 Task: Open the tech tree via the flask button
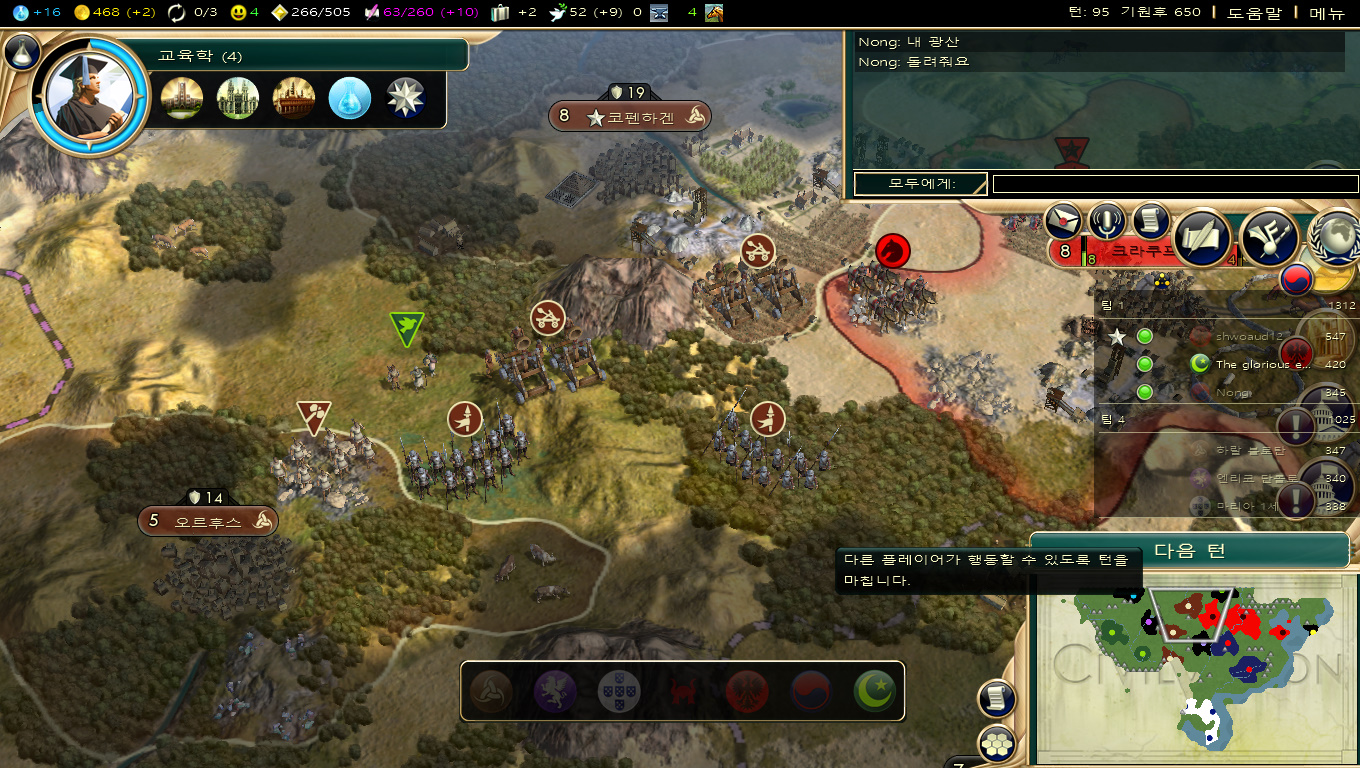click(22, 52)
